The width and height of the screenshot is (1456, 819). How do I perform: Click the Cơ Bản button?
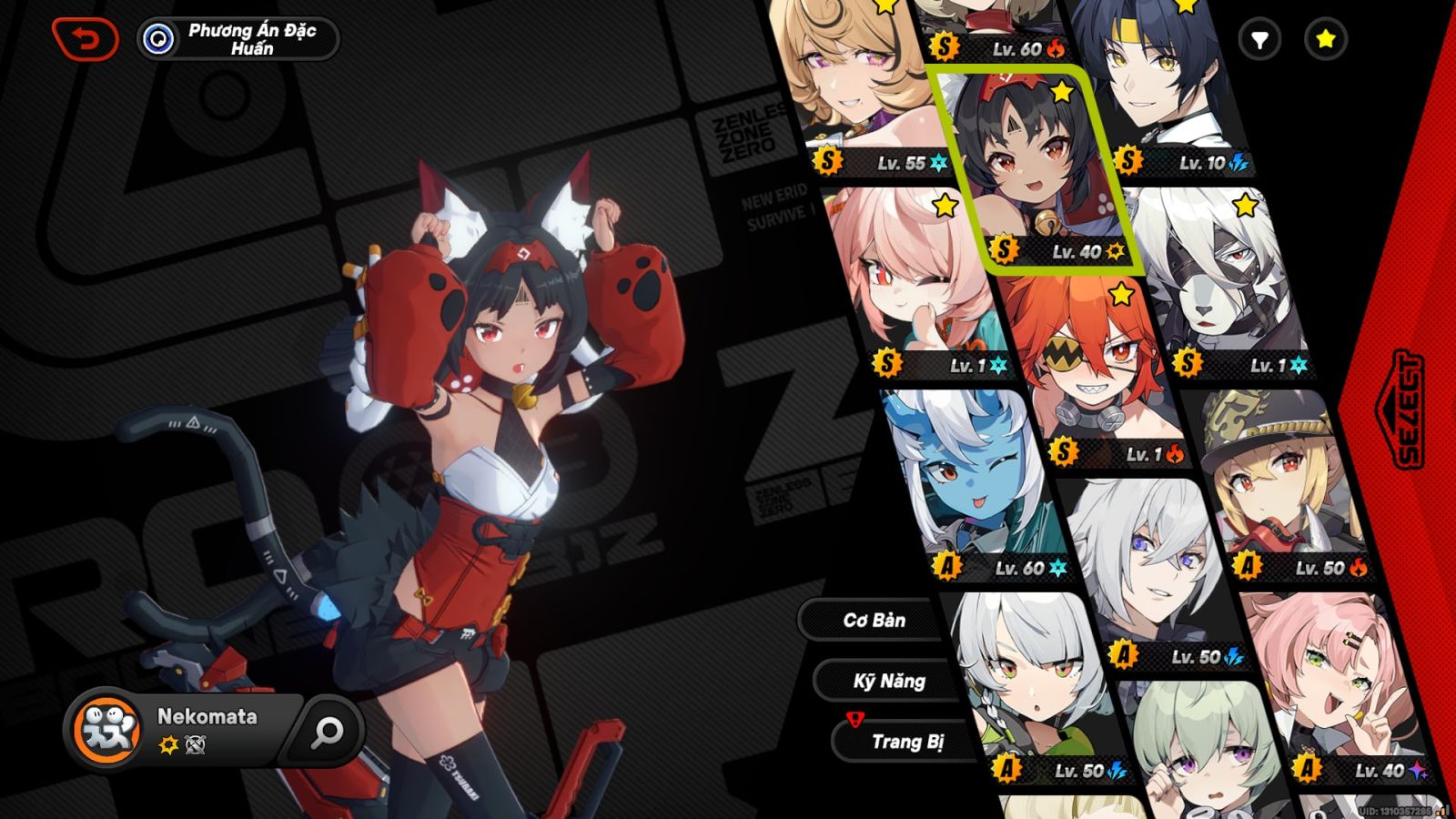[x=875, y=620]
